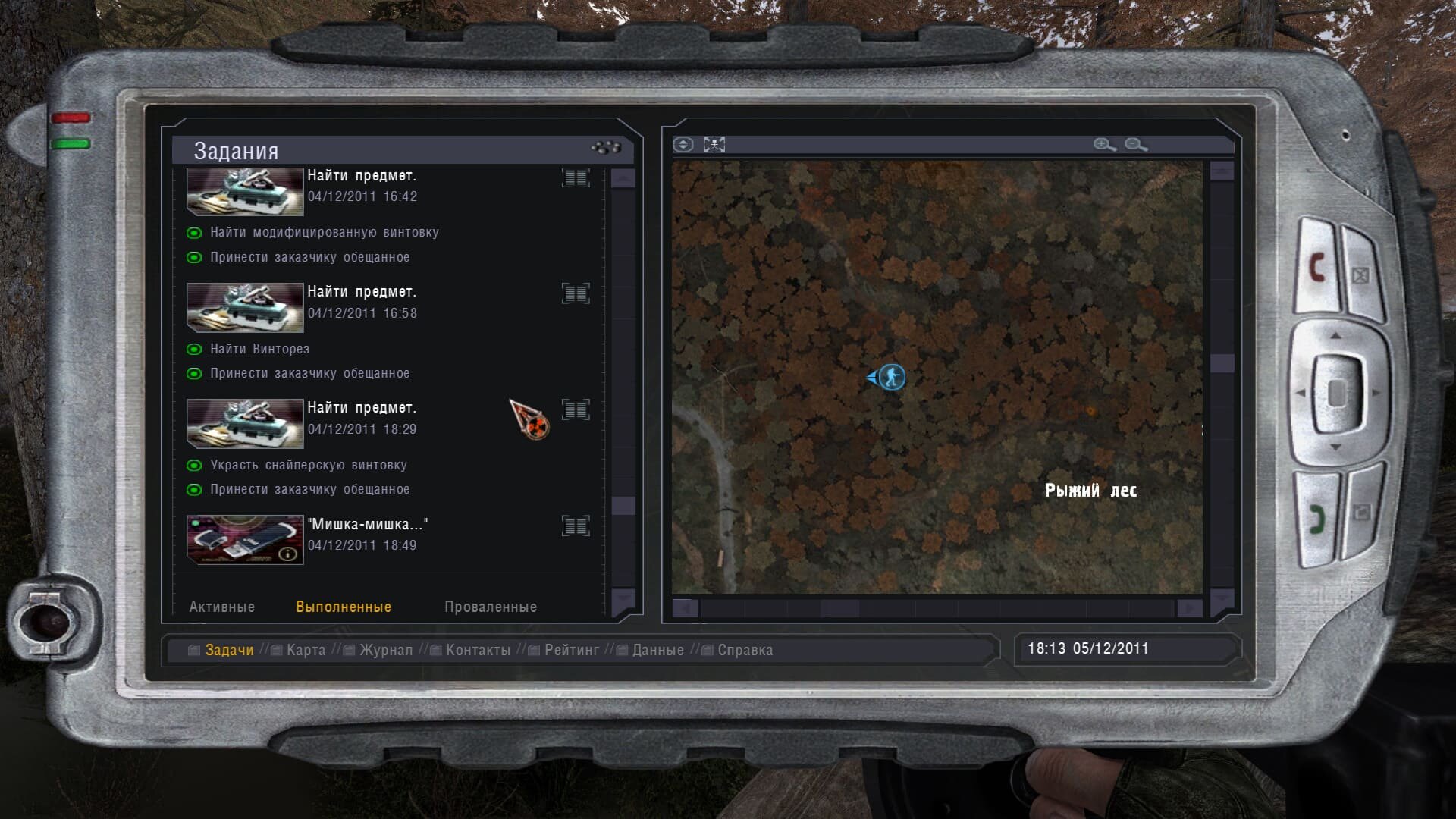This screenshot has height=819, width=1456.
Task: Open the Справка help section
Action: [x=745, y=650]
